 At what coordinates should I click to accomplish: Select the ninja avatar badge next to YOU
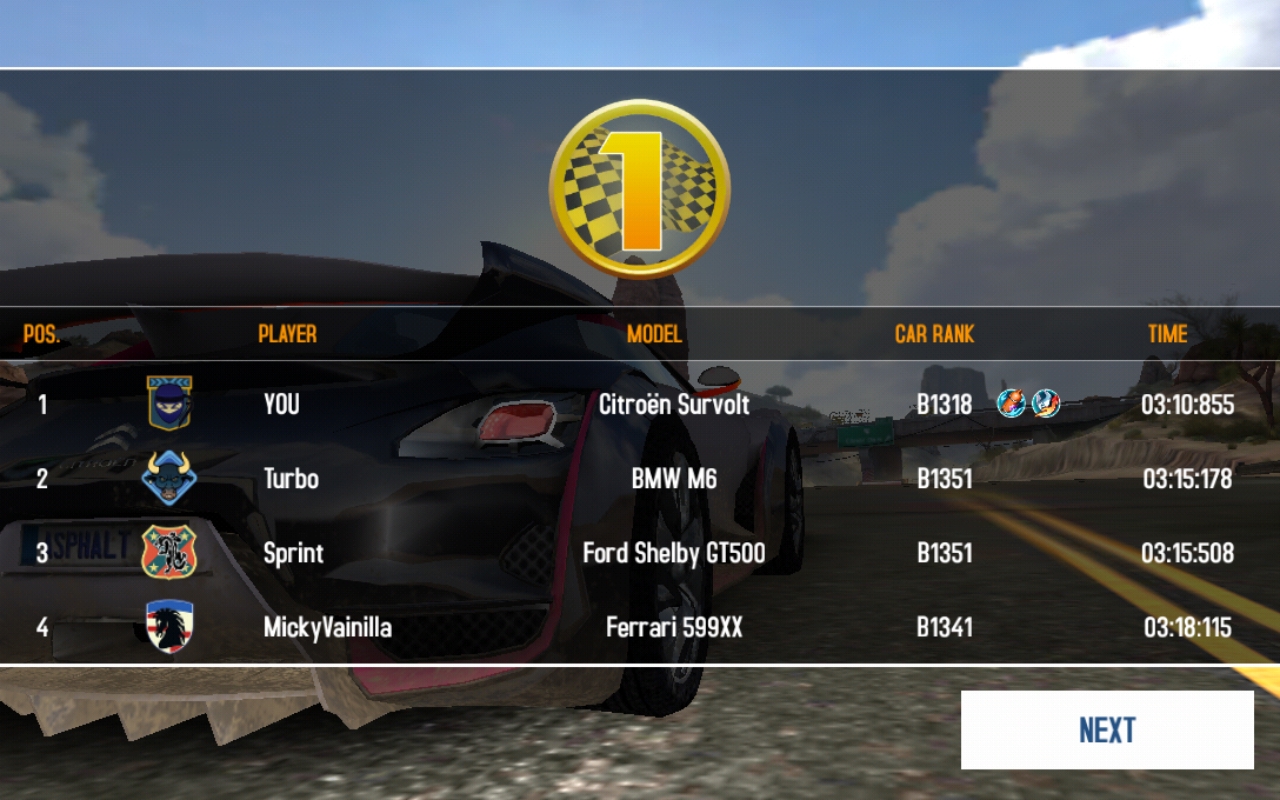click(170, 404)
